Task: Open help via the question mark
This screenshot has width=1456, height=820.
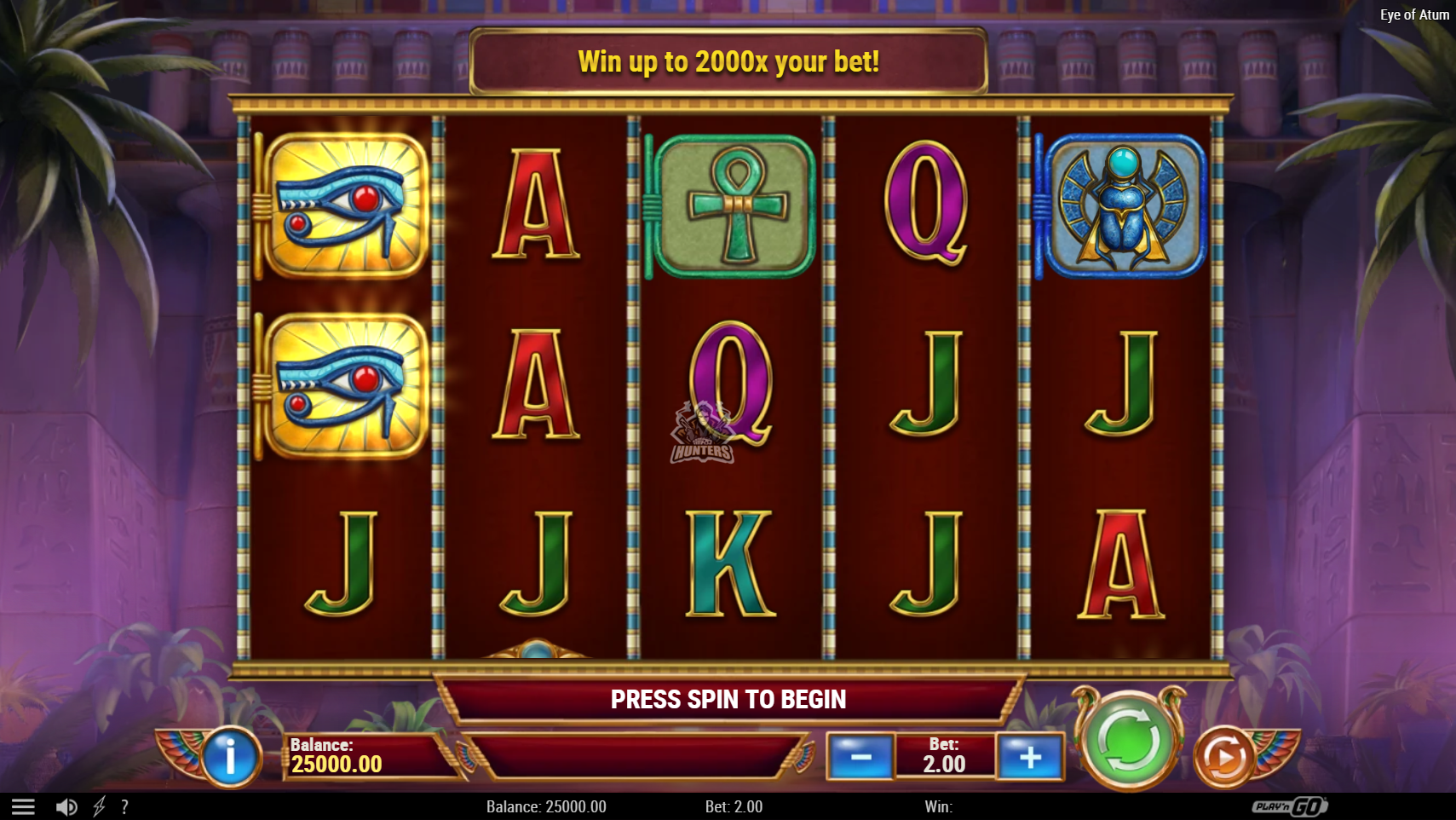Action: [124, 806]
